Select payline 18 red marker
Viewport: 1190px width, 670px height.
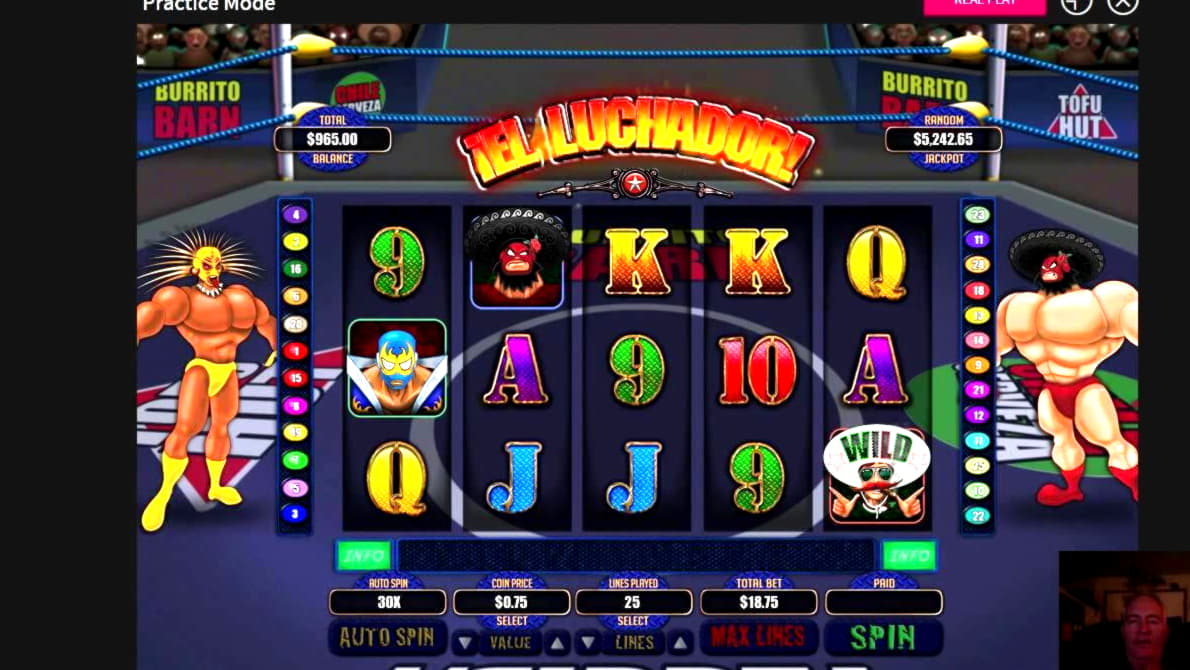(976, 290)
